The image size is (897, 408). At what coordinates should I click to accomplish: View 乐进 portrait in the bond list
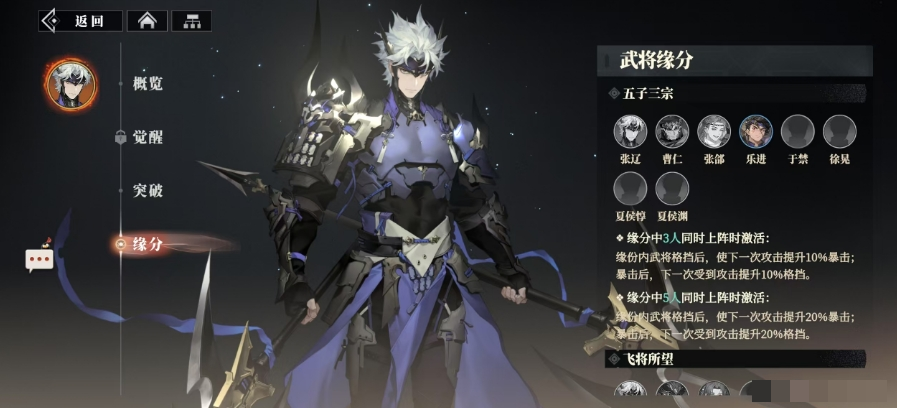(756, 131)
